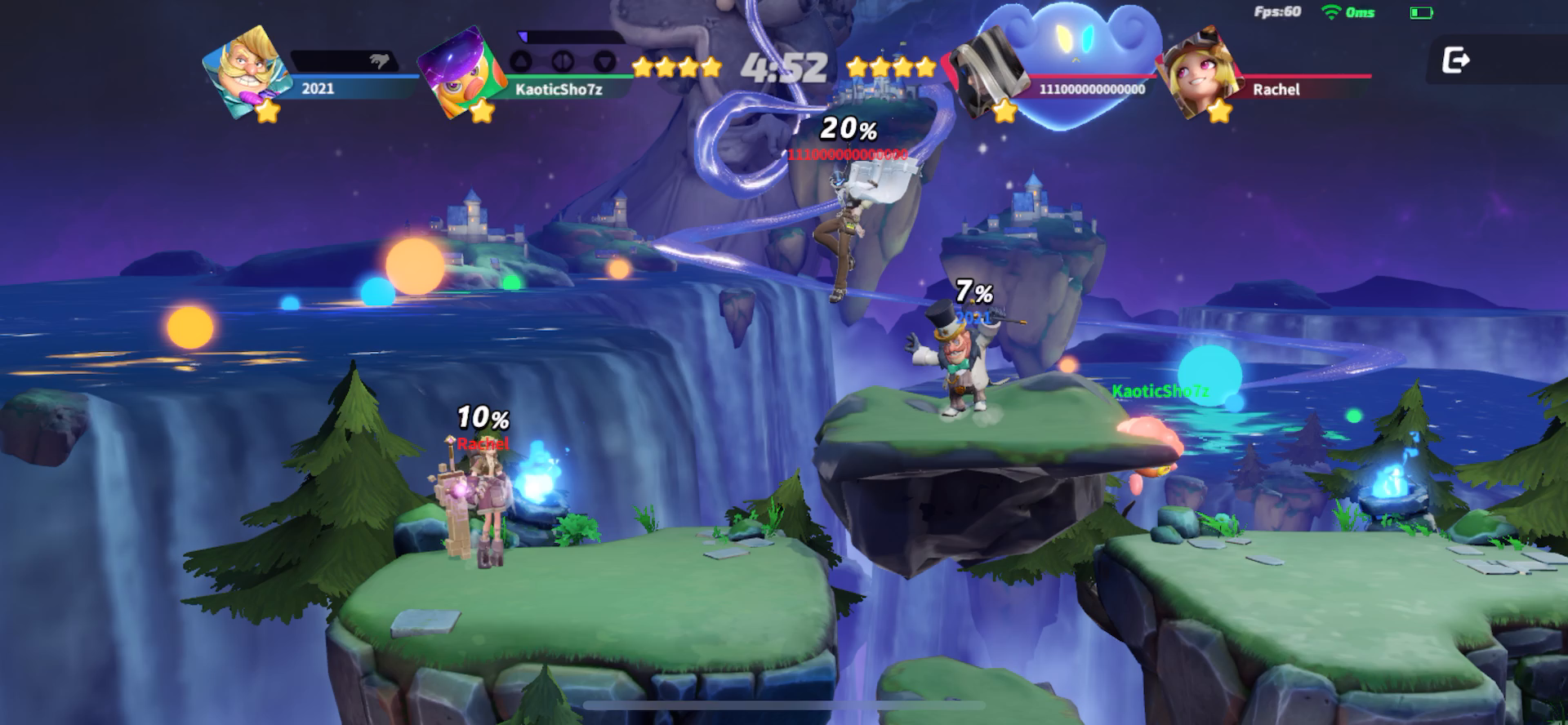The width and height of the screenshot is (1568, 725).
Task: Select Rachel's player portrait
Action: tap(1199, 70)
